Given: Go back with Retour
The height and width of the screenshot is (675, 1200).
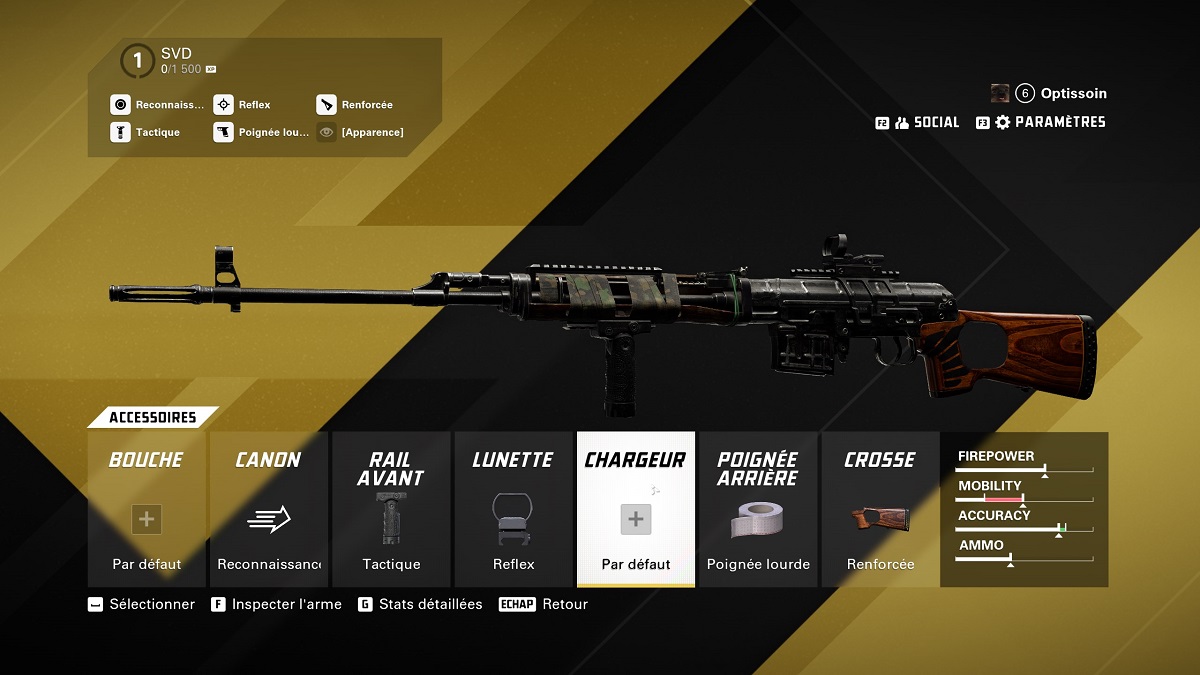Looking at the screenshot, I should [x=545, y=604].
